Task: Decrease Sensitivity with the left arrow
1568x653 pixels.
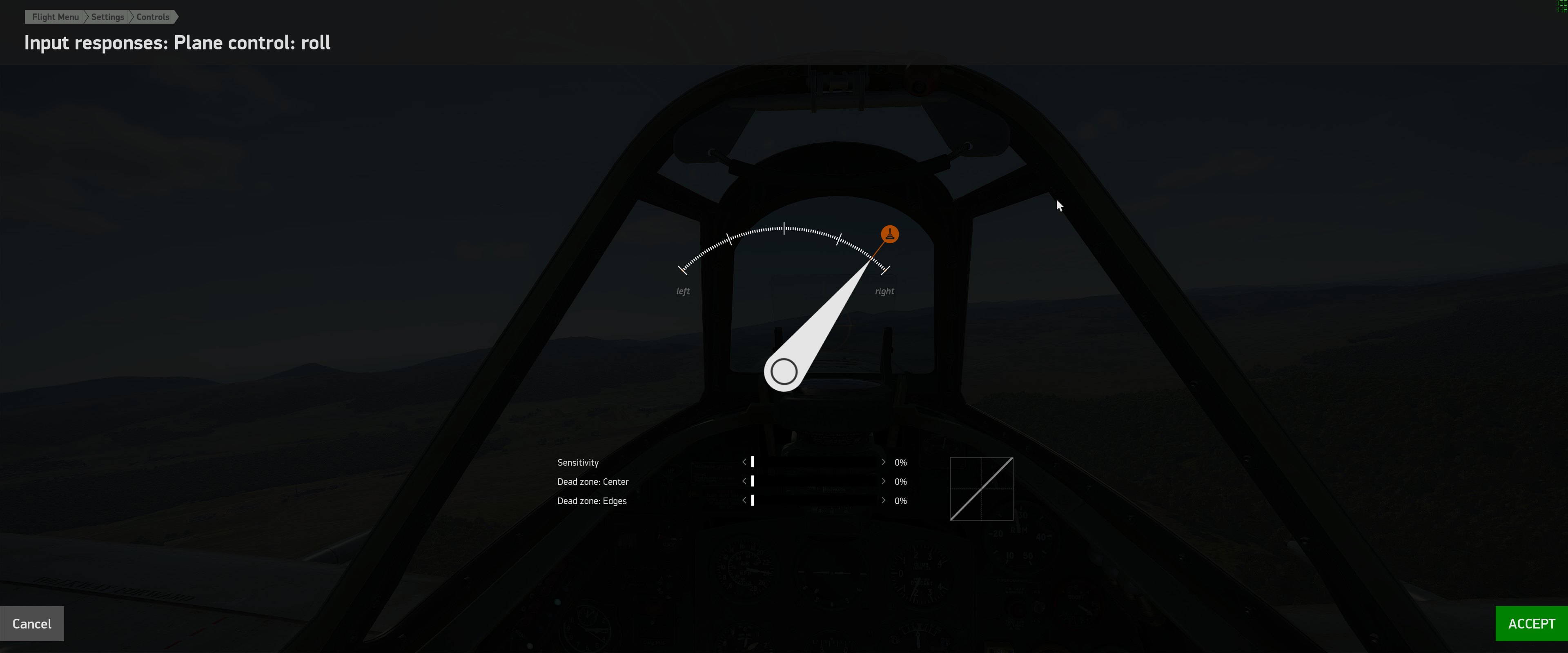Action: pyautogui.click(x=744, y=462)
